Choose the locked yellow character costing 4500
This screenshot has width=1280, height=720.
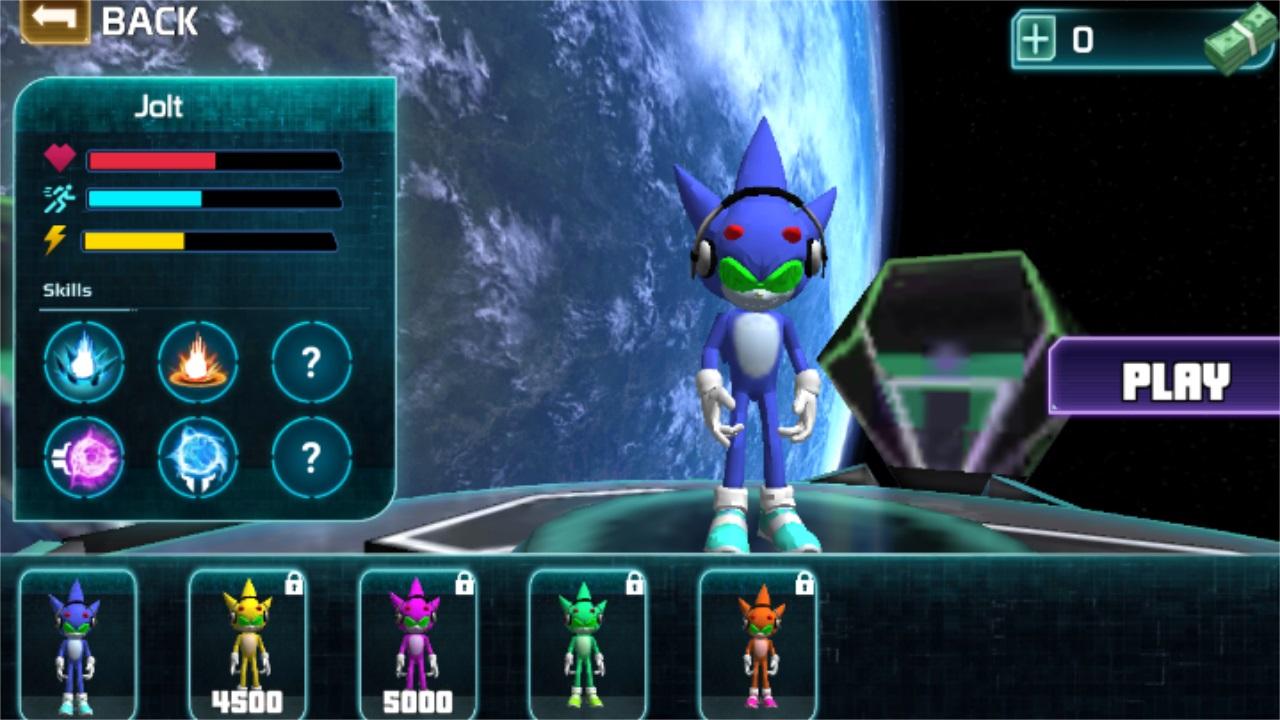[x=247, y=642]
